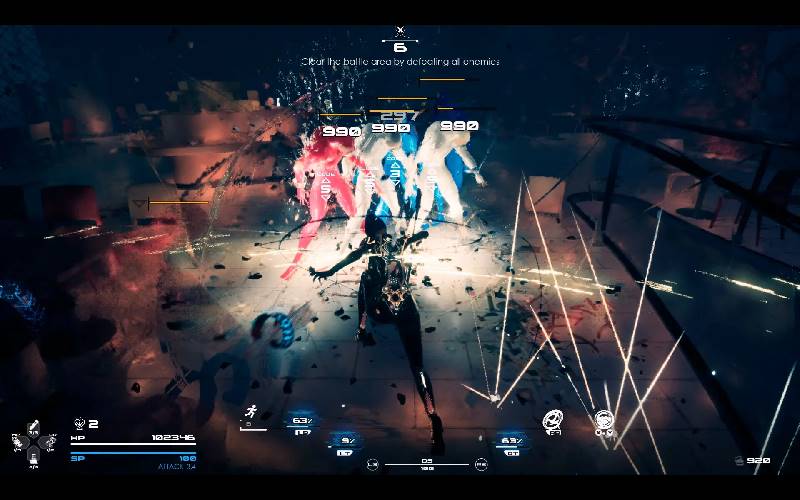Activate the round skill icon right of the pair

pos(603,418)
